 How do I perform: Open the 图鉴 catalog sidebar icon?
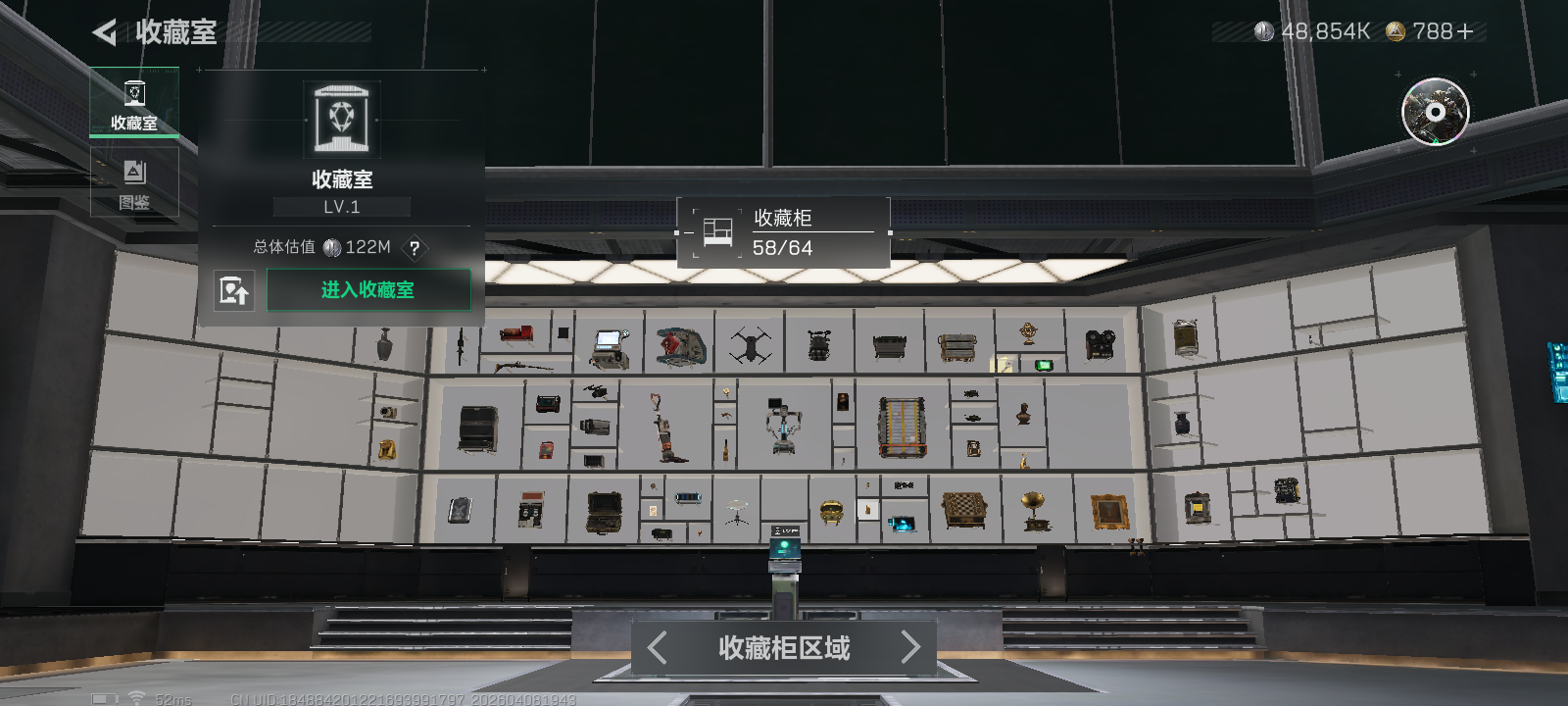click(134, 180)
